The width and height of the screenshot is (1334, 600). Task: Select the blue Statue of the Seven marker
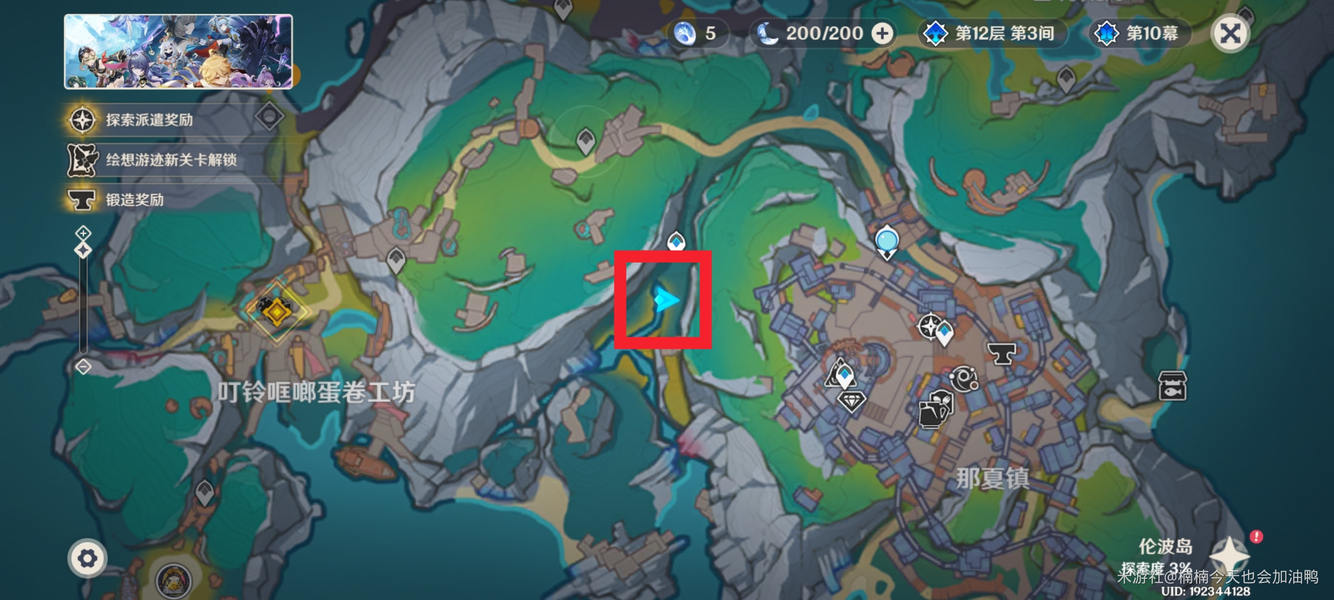[x=886, y=242]
